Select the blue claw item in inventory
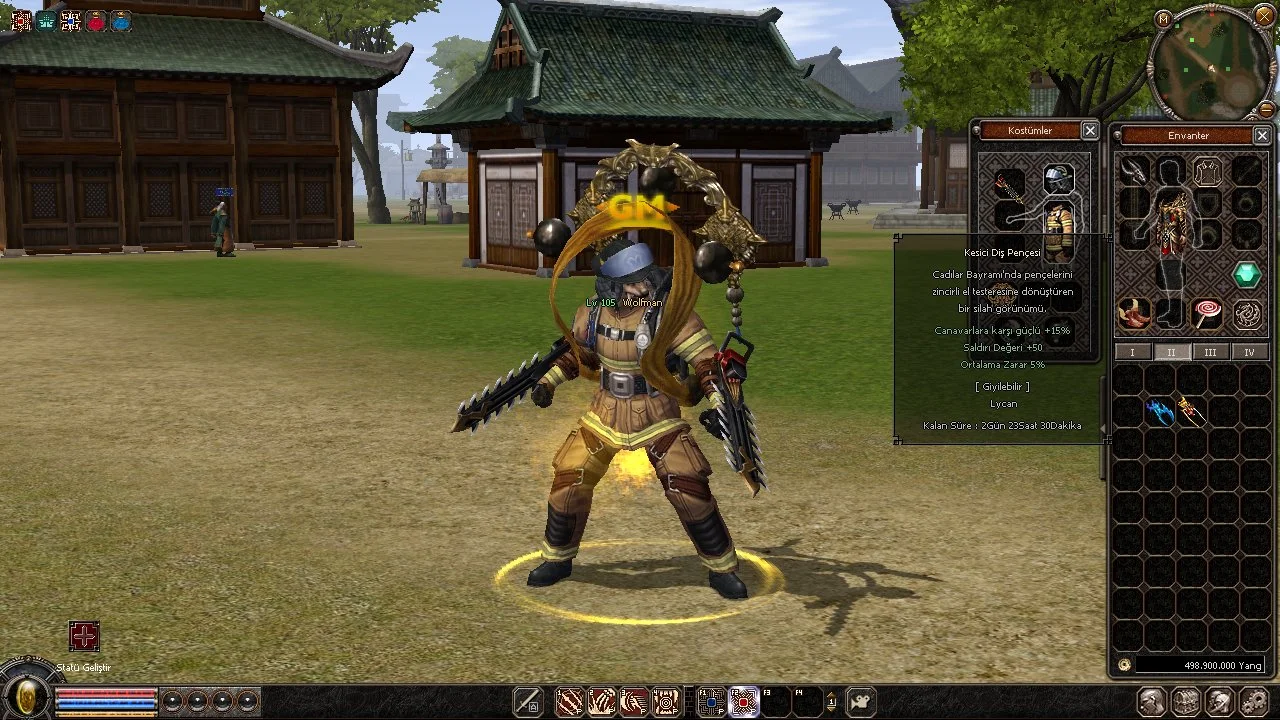Viewport: 1280px width, 720px height. pyautogui.click(x=1160, y=411)
